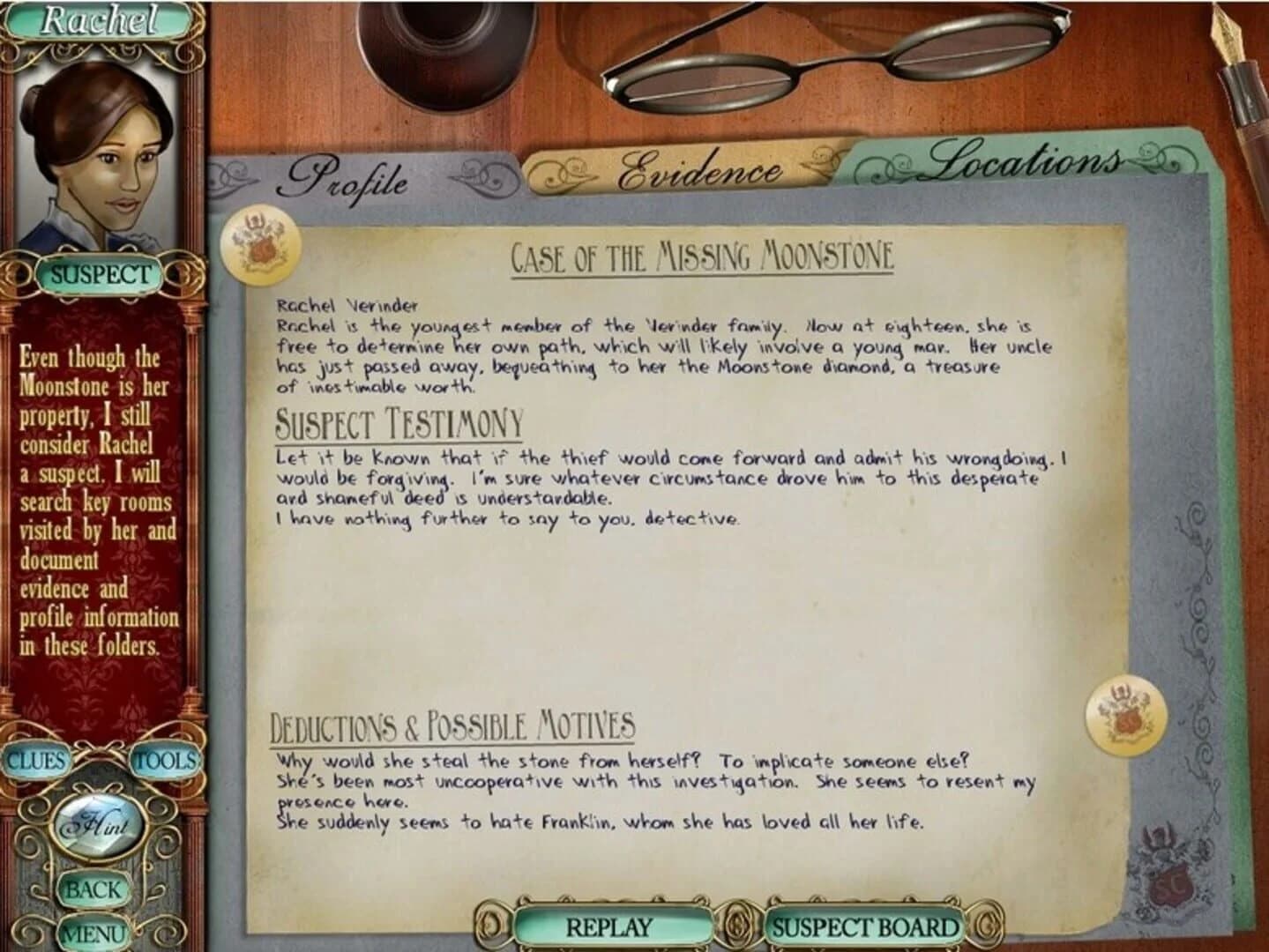
Task: Open the Clues panel
Action: pyautogui.click(x=36, y=760)
